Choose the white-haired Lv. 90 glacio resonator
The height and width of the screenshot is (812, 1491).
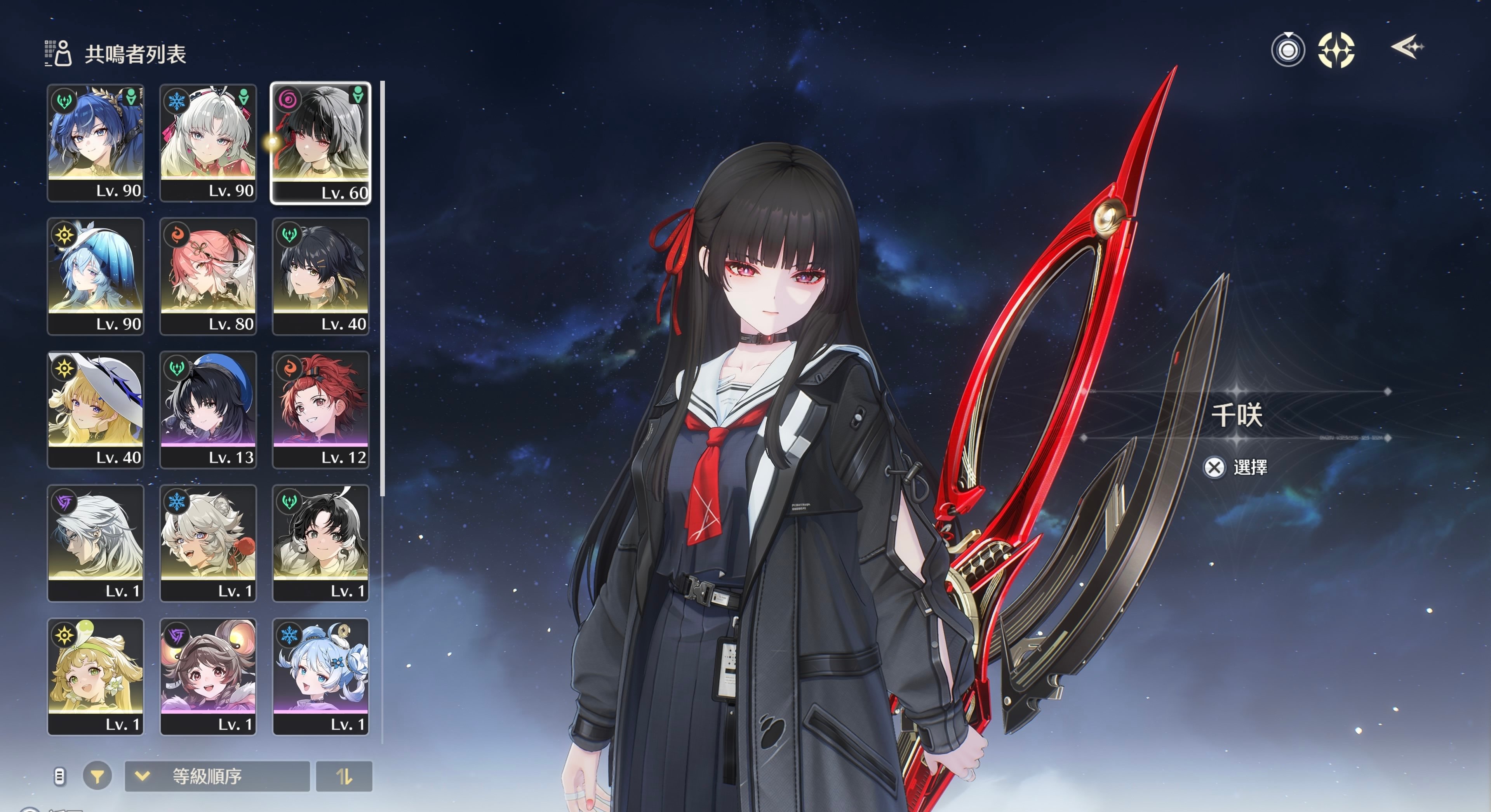208,143
